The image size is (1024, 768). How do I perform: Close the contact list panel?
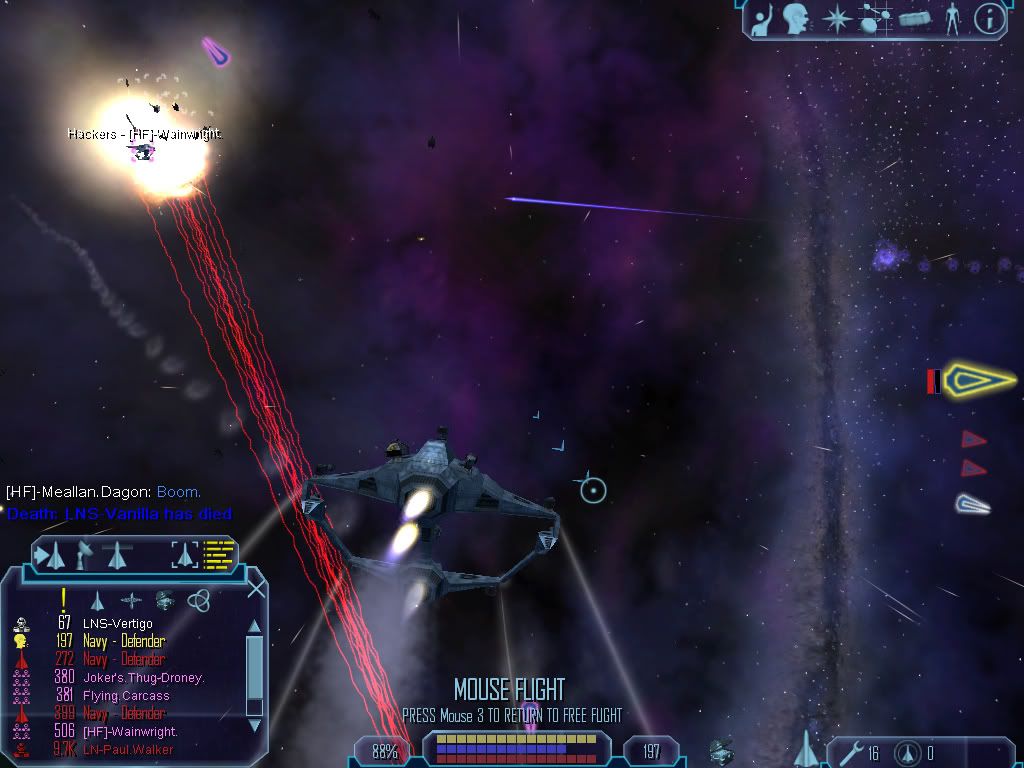coord(256,588)
